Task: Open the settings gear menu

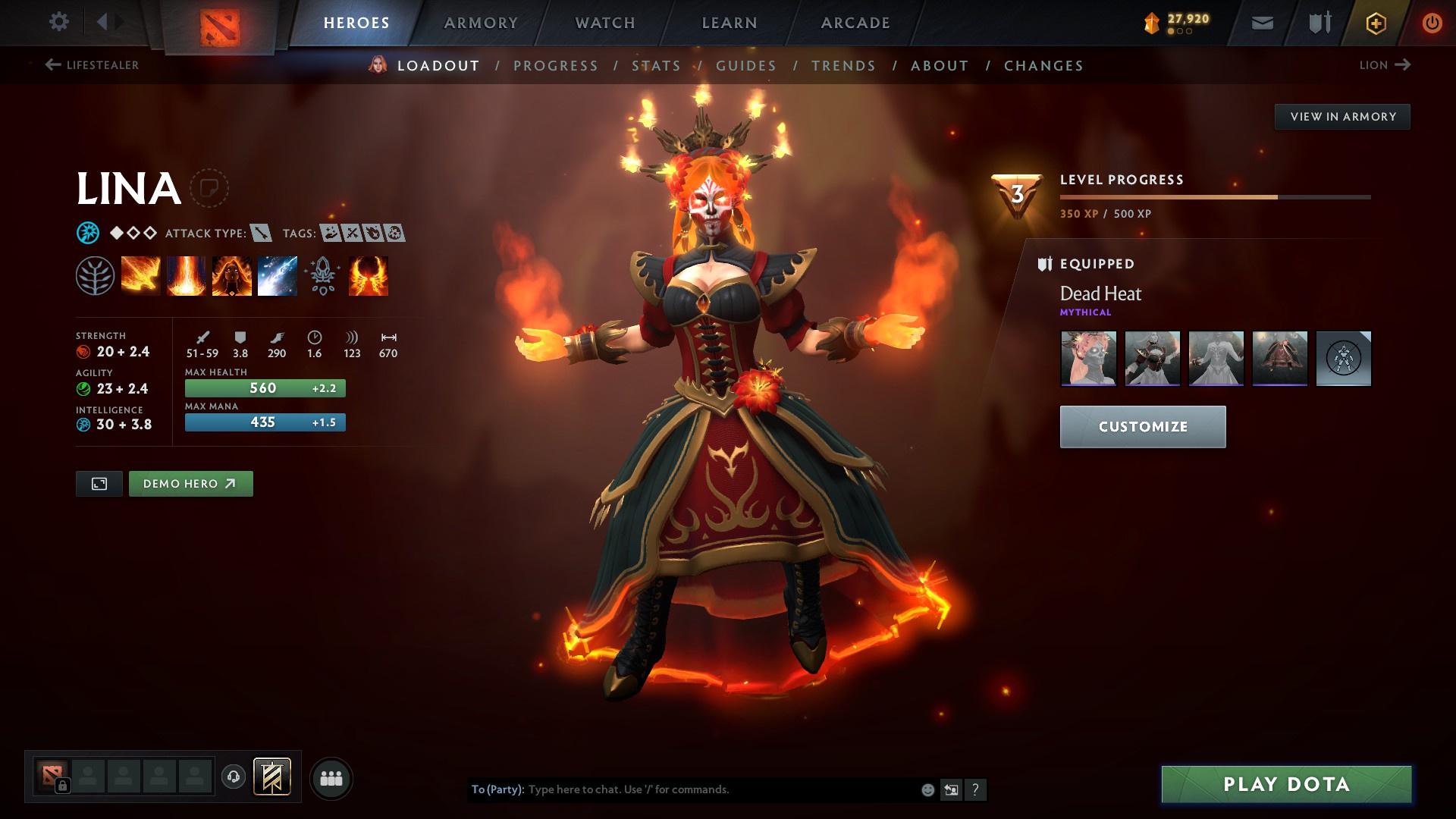Action: tap(58, 22)
